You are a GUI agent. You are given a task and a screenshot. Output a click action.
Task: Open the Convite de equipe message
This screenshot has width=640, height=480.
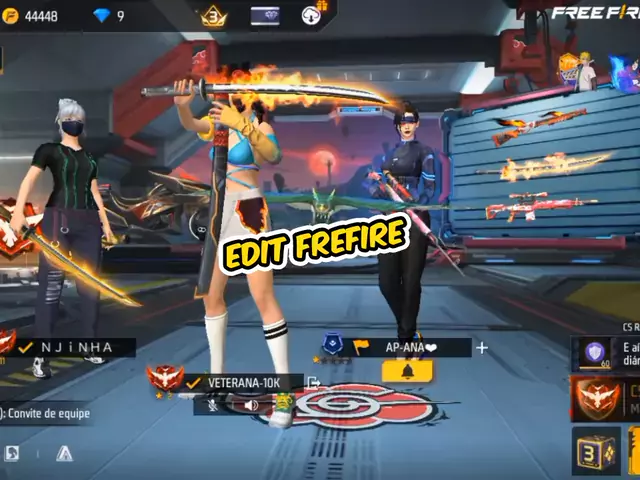click(x=45, y=414)
